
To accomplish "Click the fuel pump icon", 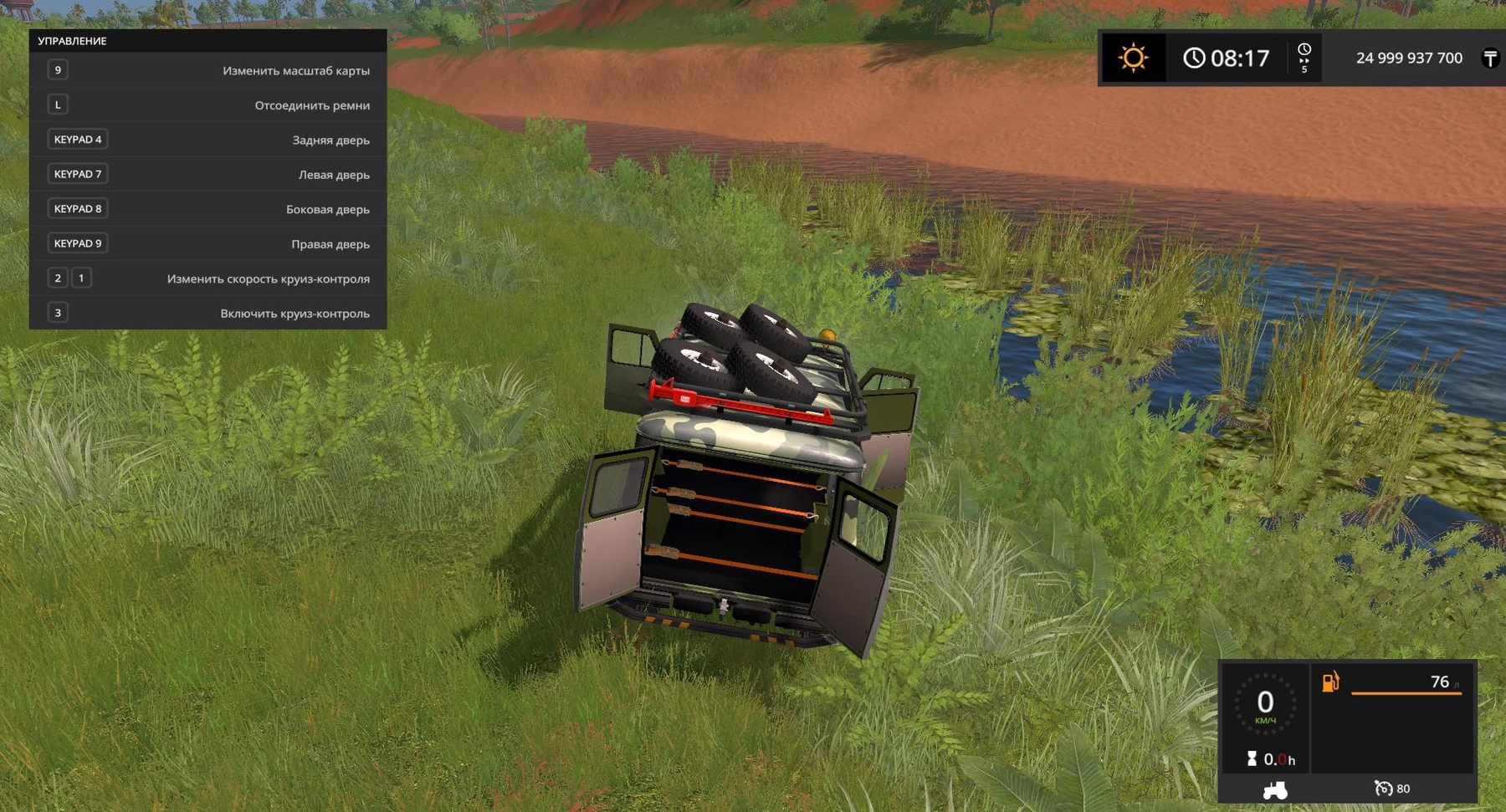I will pyautogui.click(x=1330, y=682).
